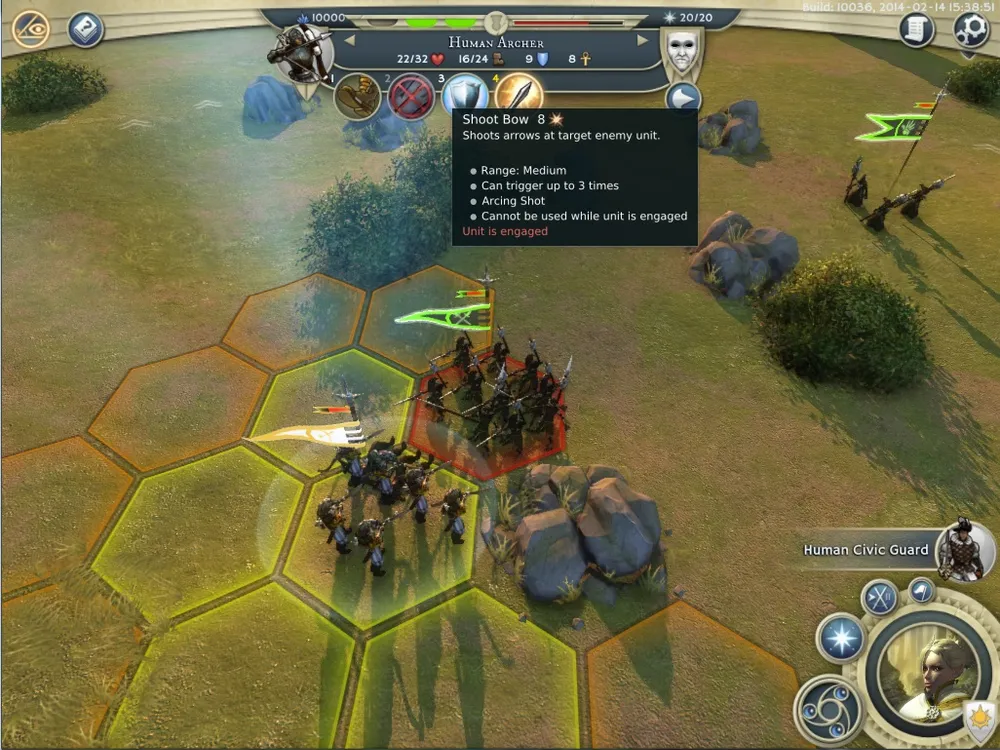Activate the boot movement ability

tap(357, 97)
